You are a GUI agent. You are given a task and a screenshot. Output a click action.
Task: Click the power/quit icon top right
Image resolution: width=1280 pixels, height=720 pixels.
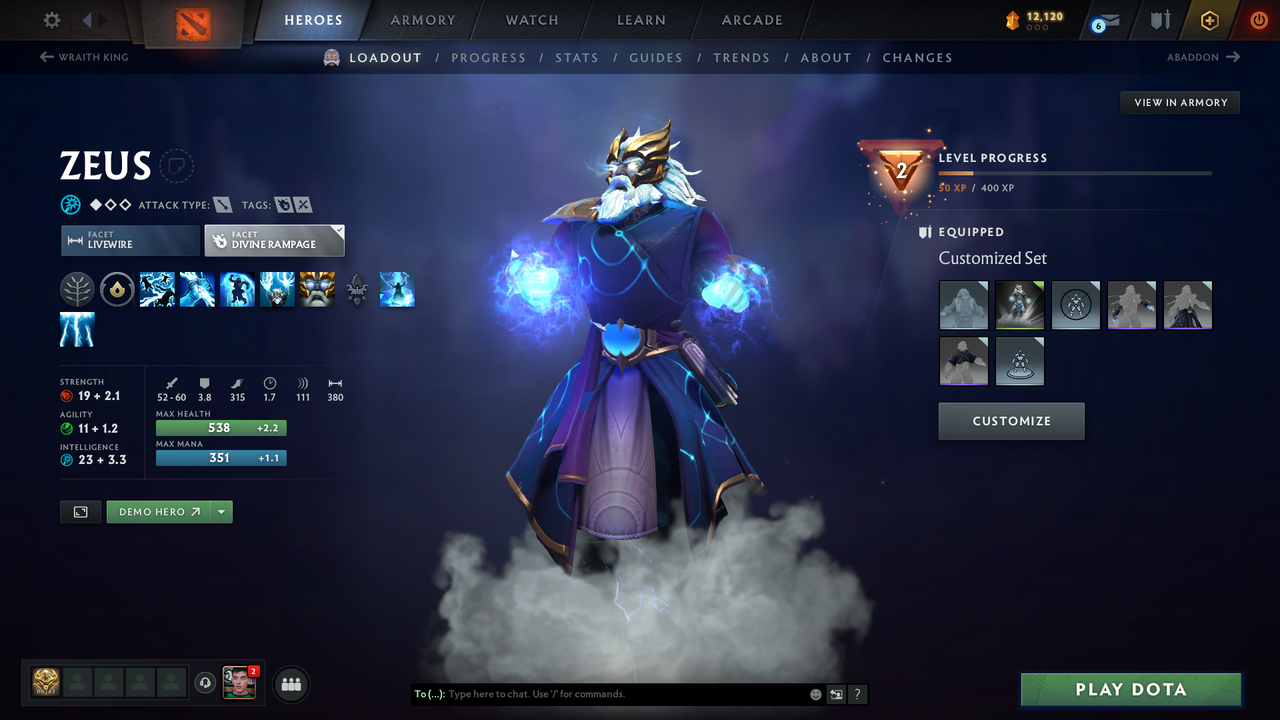pos(1258,19)
